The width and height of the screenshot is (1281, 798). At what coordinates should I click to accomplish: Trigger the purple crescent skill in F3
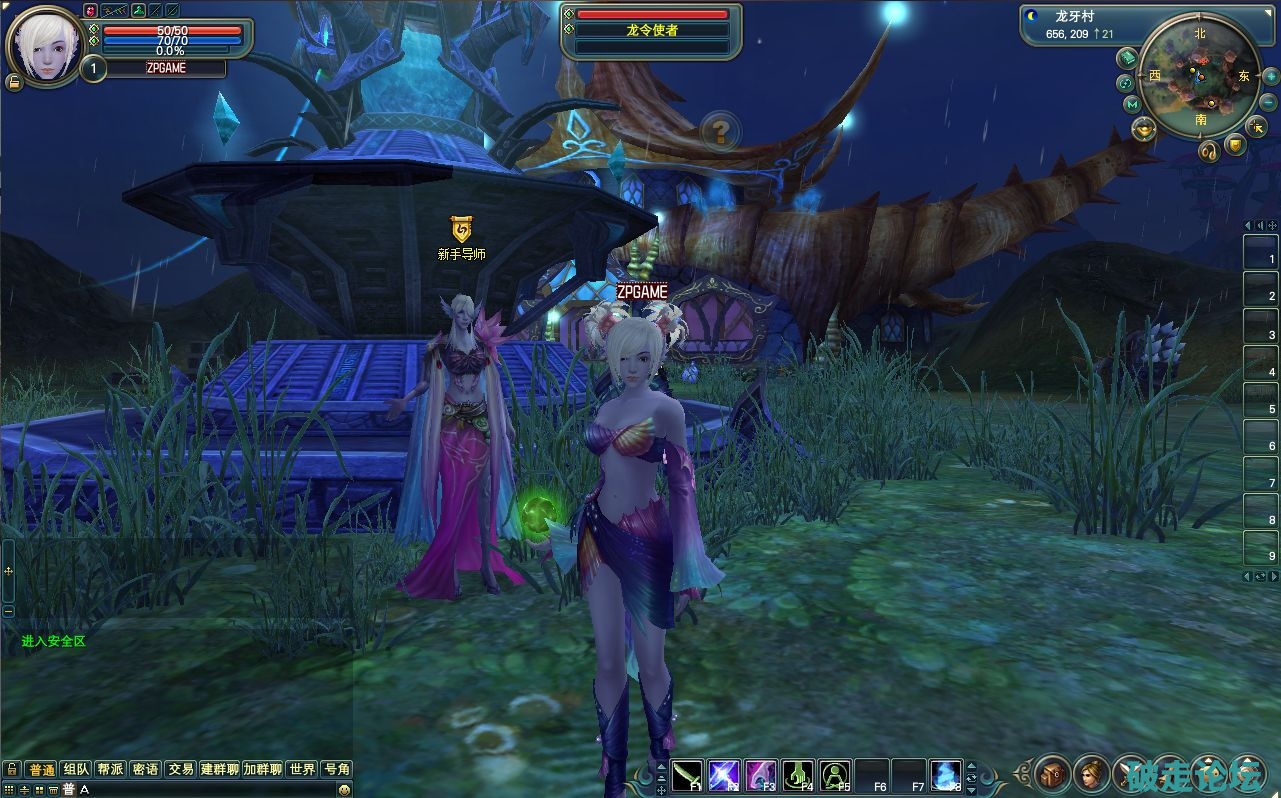point(761,775)
